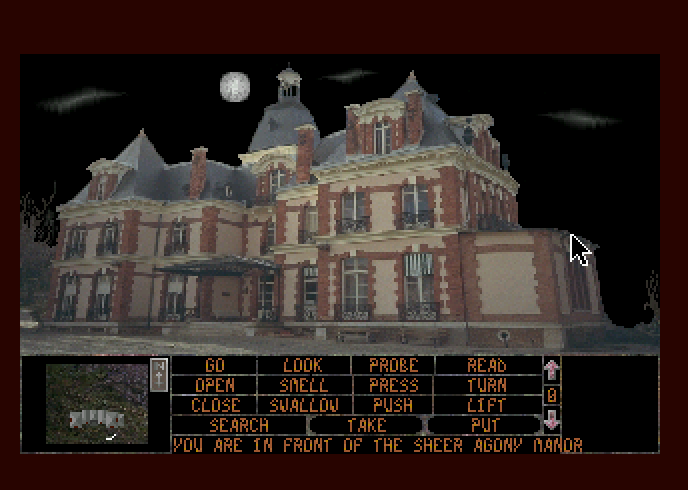This screenshot has width=688, height=490.
Task: Click the compass indicator beside the map
Action: pos(158,375)
